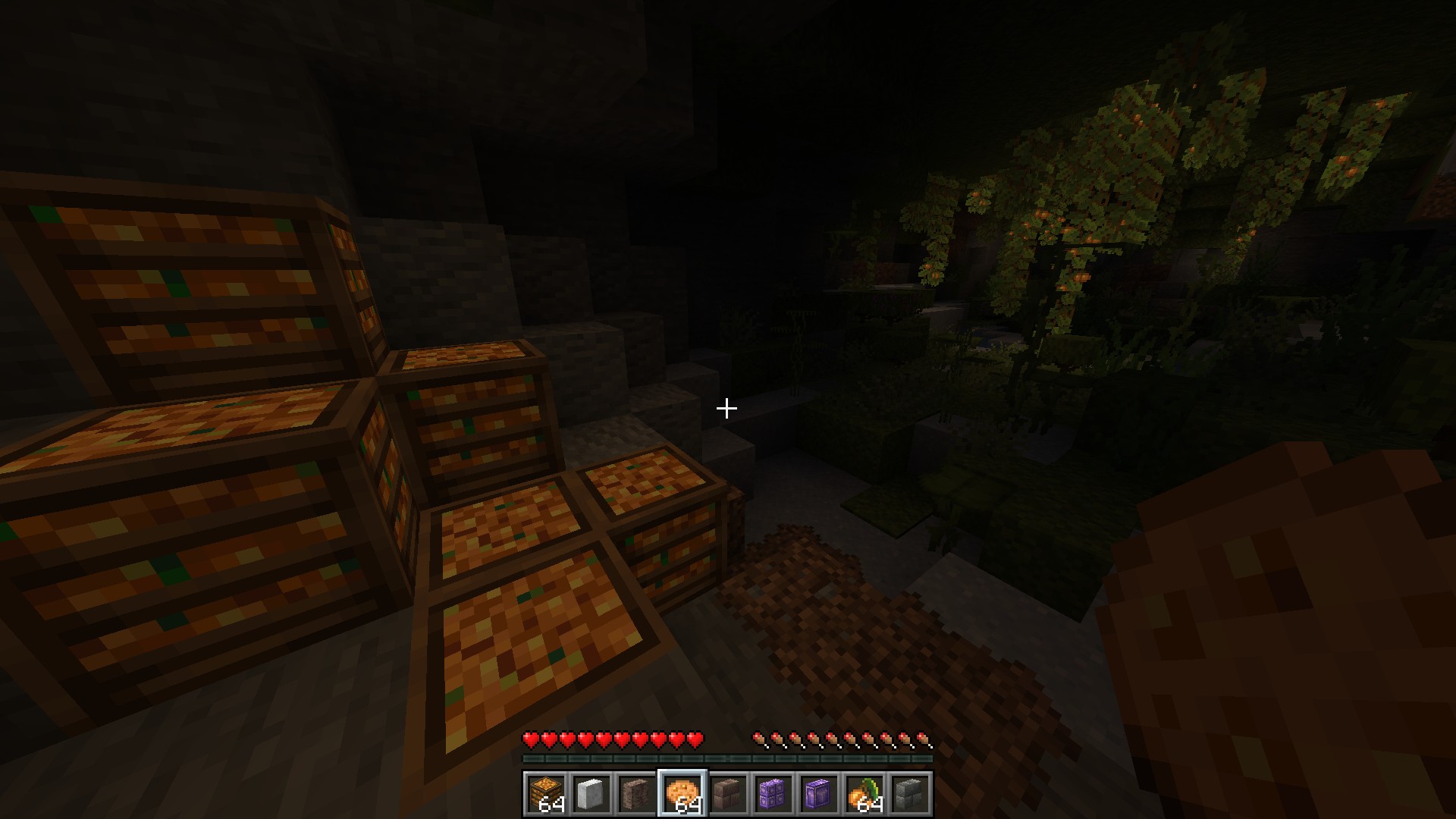This screenshot has height=819, width=1456.
Task: Select the brown bricks hotbar slot
Action: click(x=728, y=794)
